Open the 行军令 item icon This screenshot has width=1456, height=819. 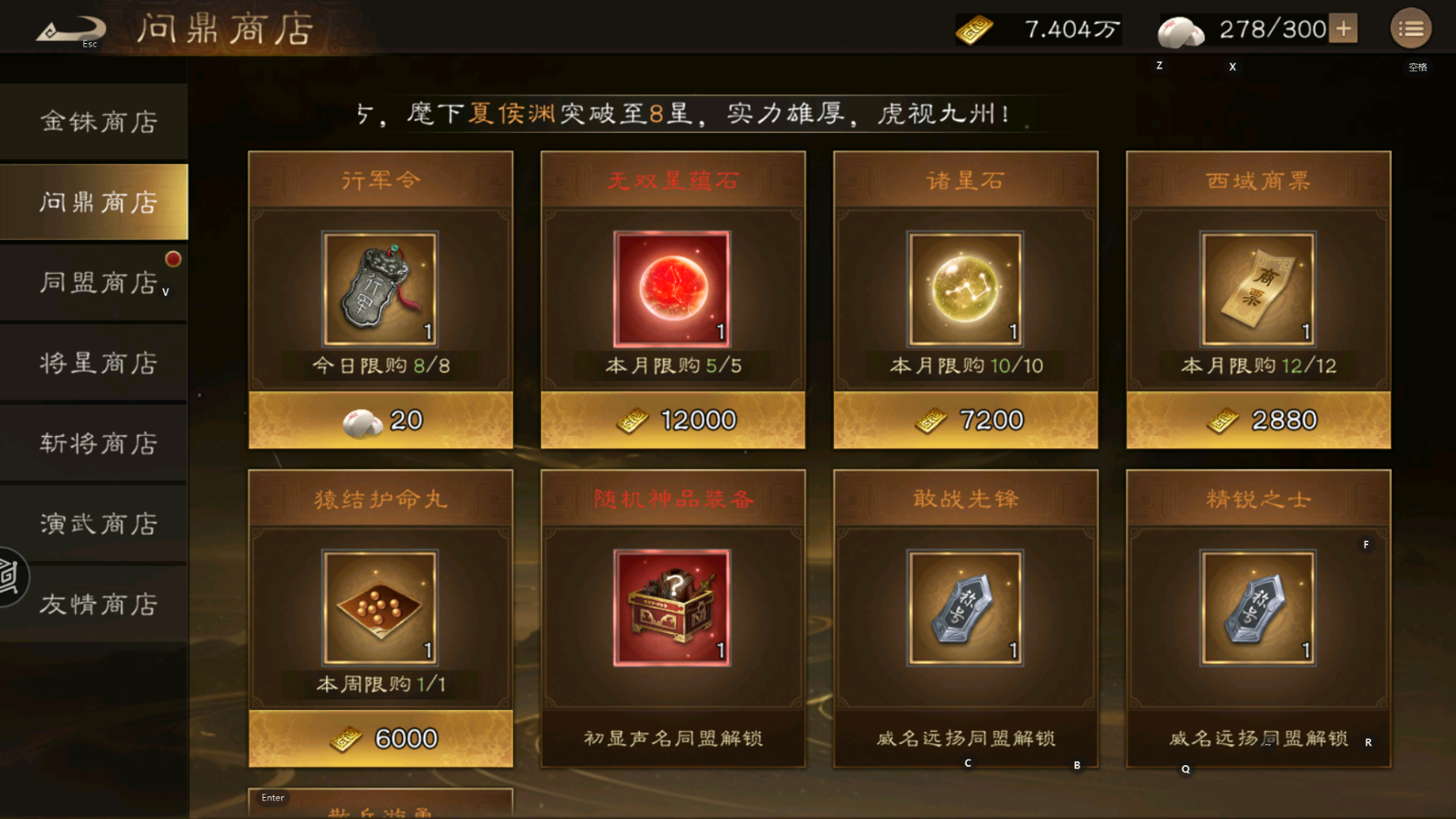click(379, 289)
